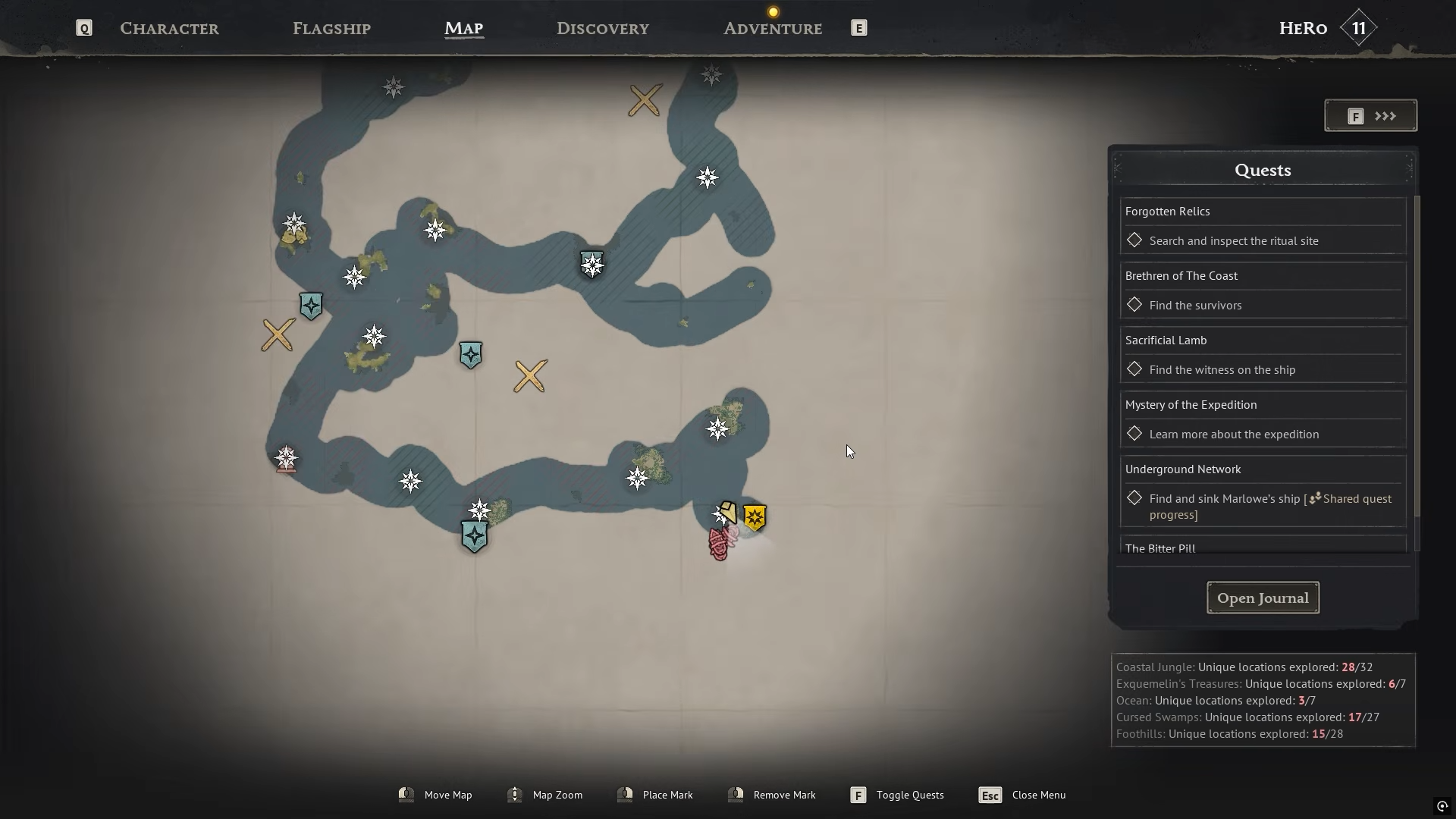Click the X mark near the top of map
This screenshot has width=1456, height=819.
(645, 100)
